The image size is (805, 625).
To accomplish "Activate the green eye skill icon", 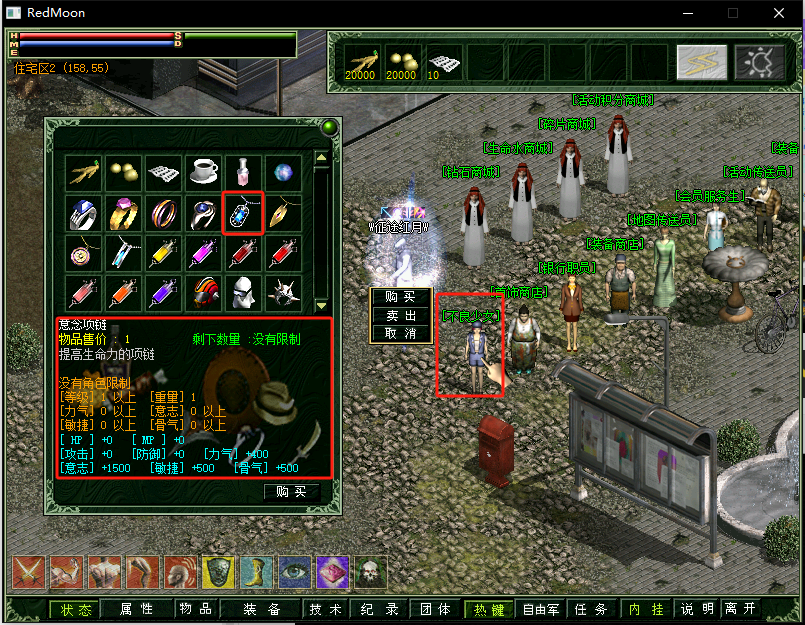I will 294,572.
